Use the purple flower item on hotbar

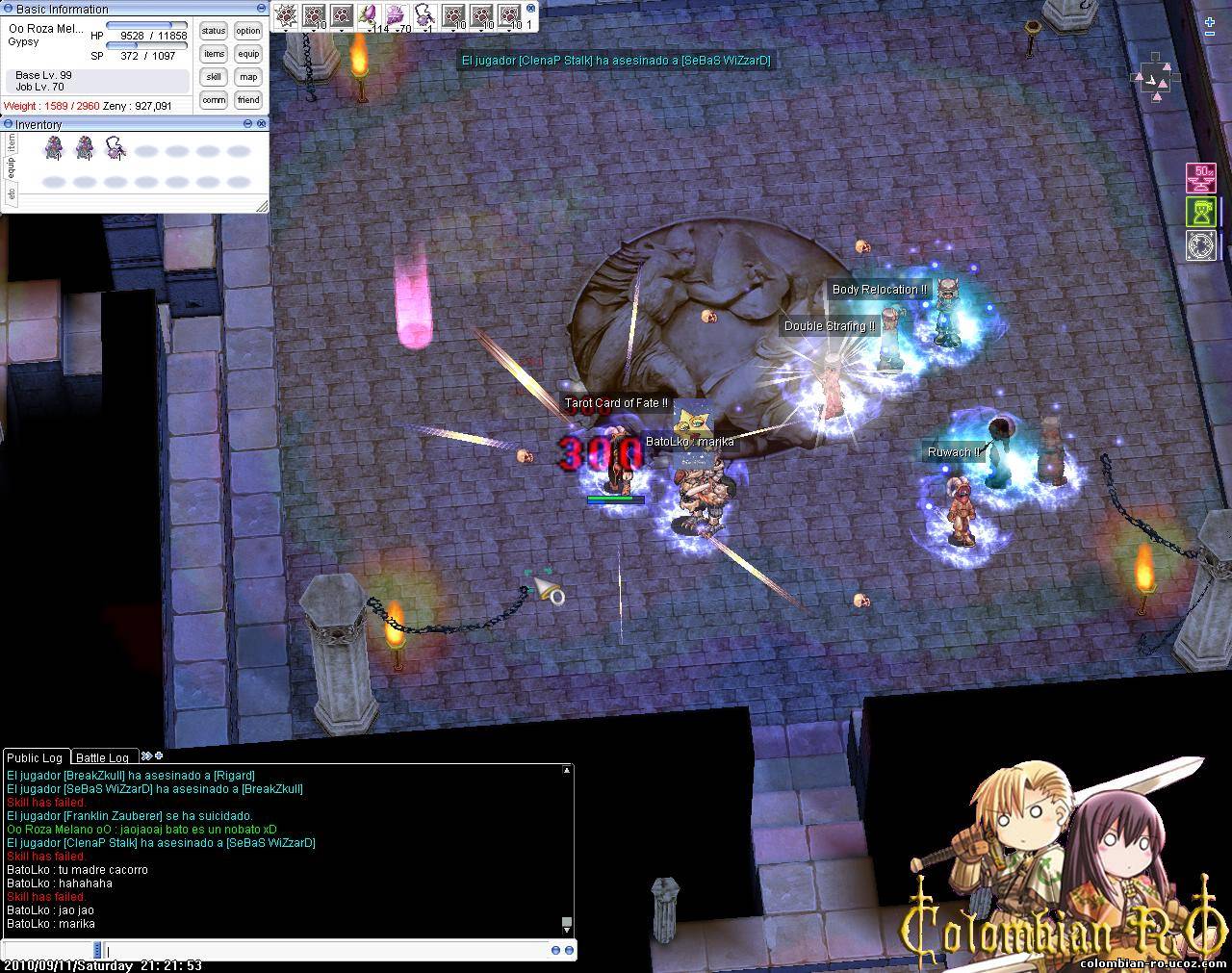(368, 15)
